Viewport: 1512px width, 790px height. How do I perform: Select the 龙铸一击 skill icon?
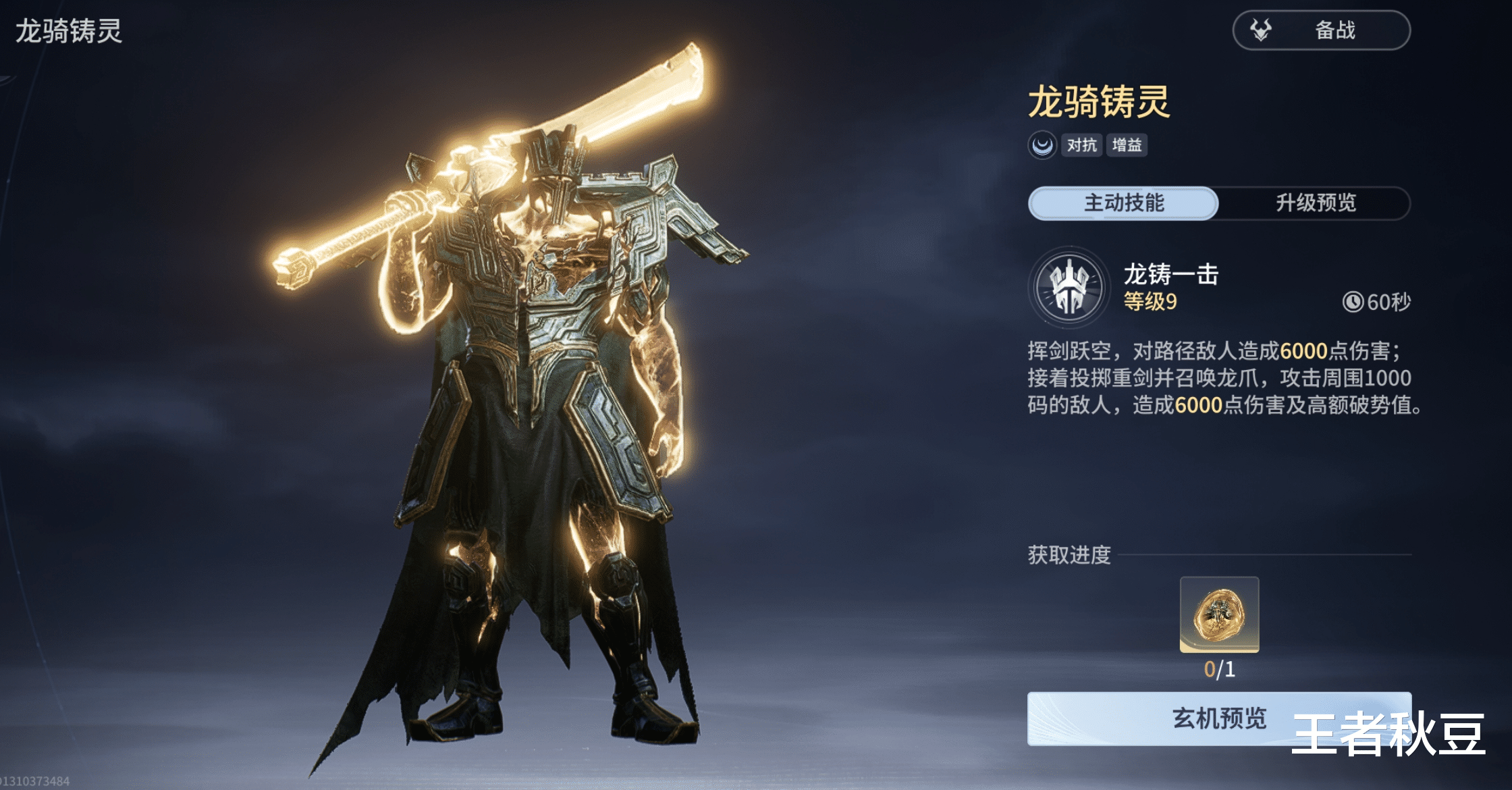[x=1069, y=287]
